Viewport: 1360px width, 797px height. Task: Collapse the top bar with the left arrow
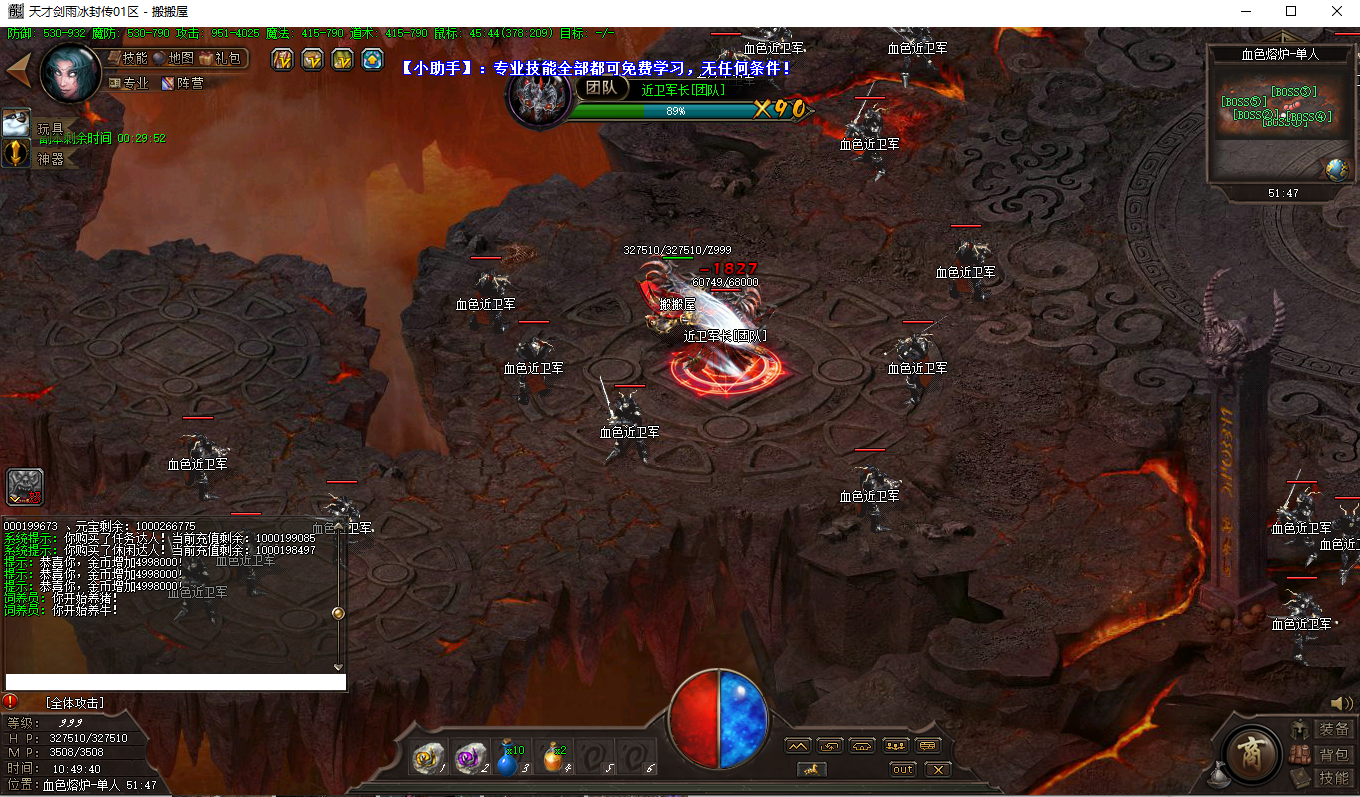[x=18, y=70]
